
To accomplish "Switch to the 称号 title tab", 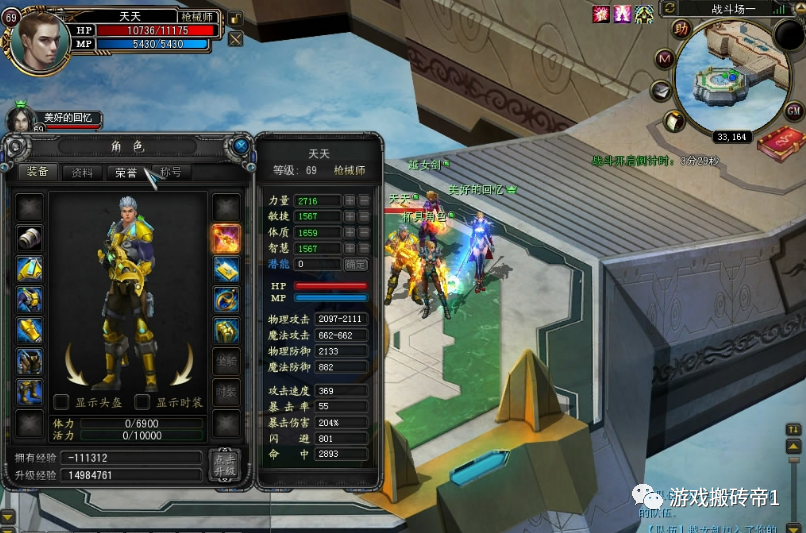I will tap(171, 172).
